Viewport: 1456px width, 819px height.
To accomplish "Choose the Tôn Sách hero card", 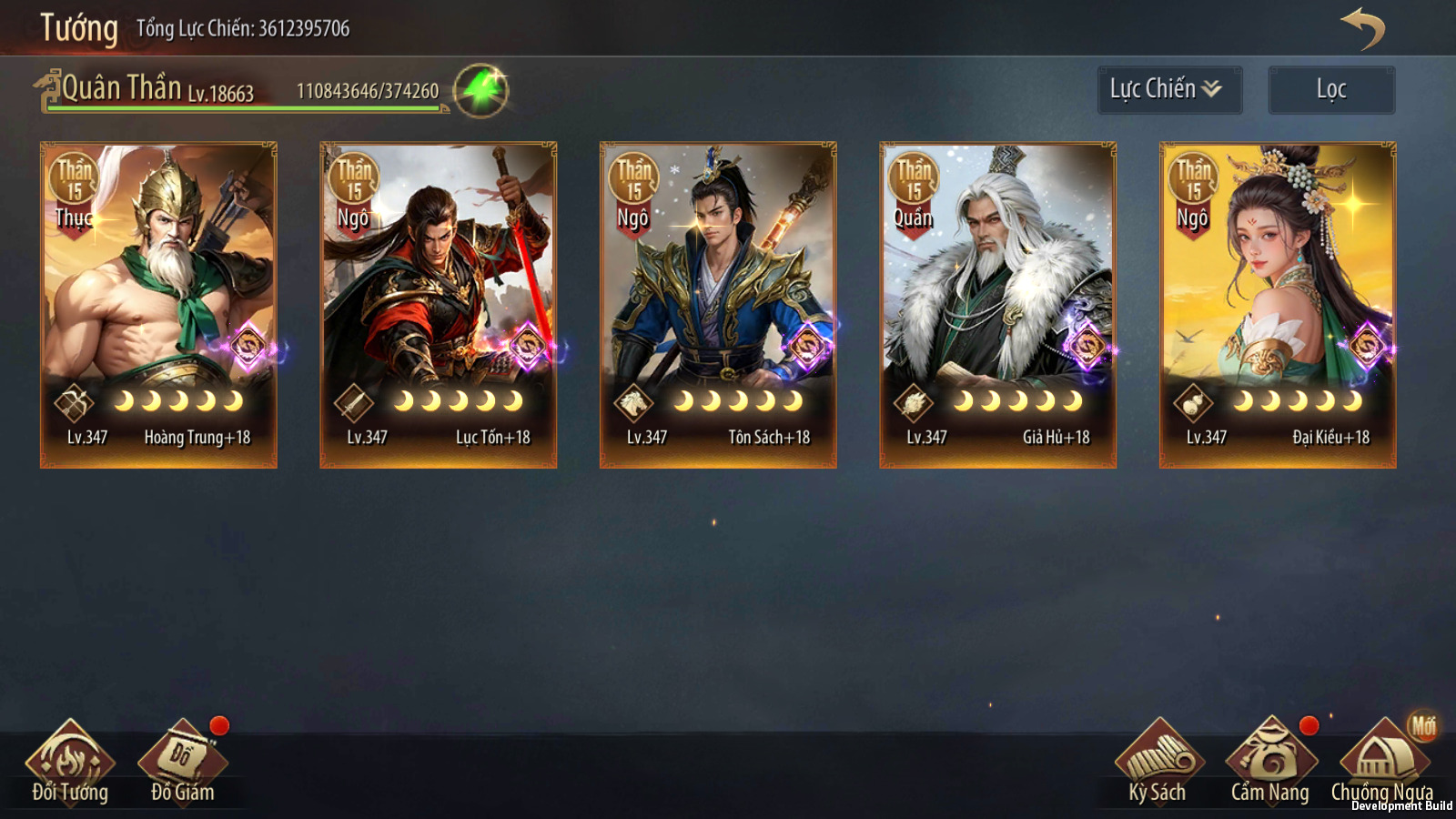I will (718, 305).
